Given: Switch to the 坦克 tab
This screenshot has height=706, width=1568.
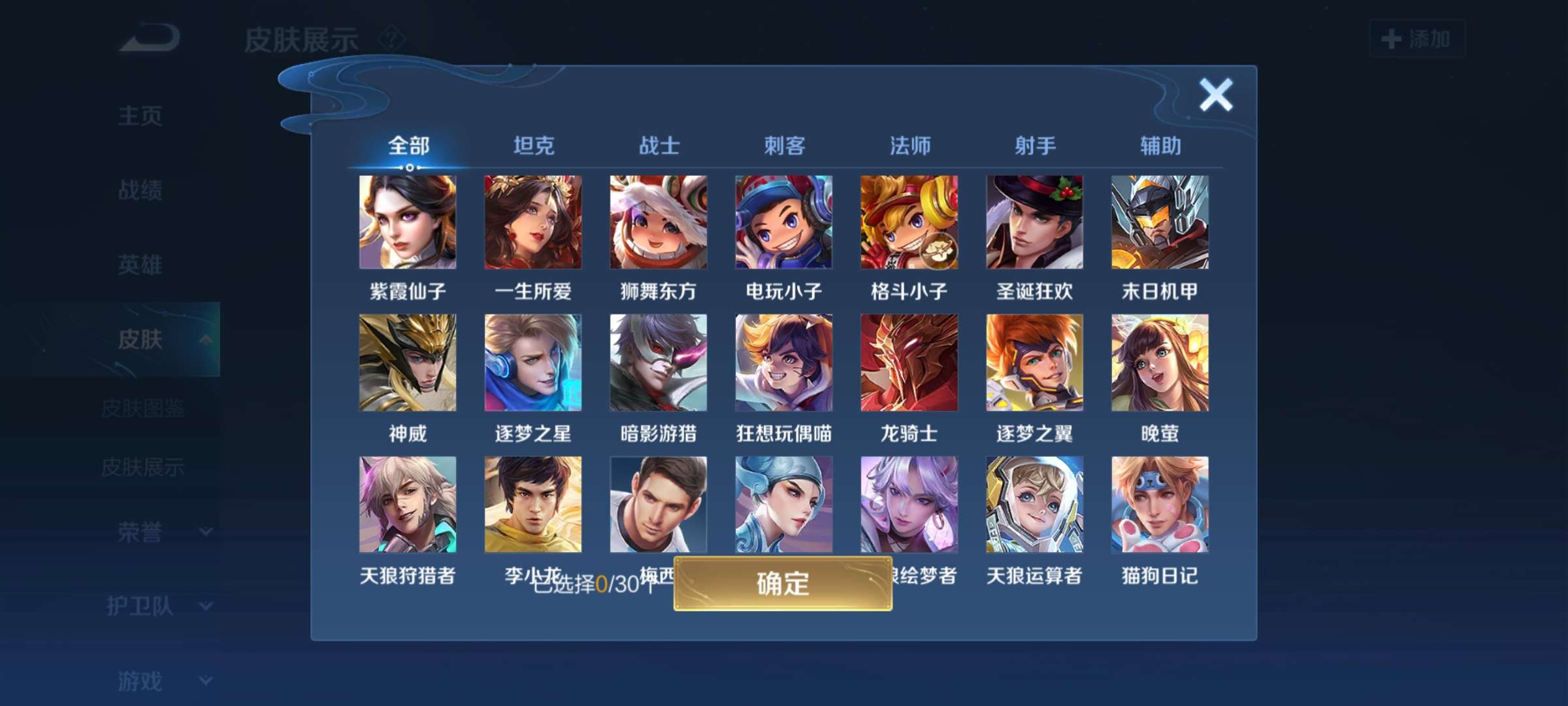Looking at the screenshot, I should click(533, 146).
